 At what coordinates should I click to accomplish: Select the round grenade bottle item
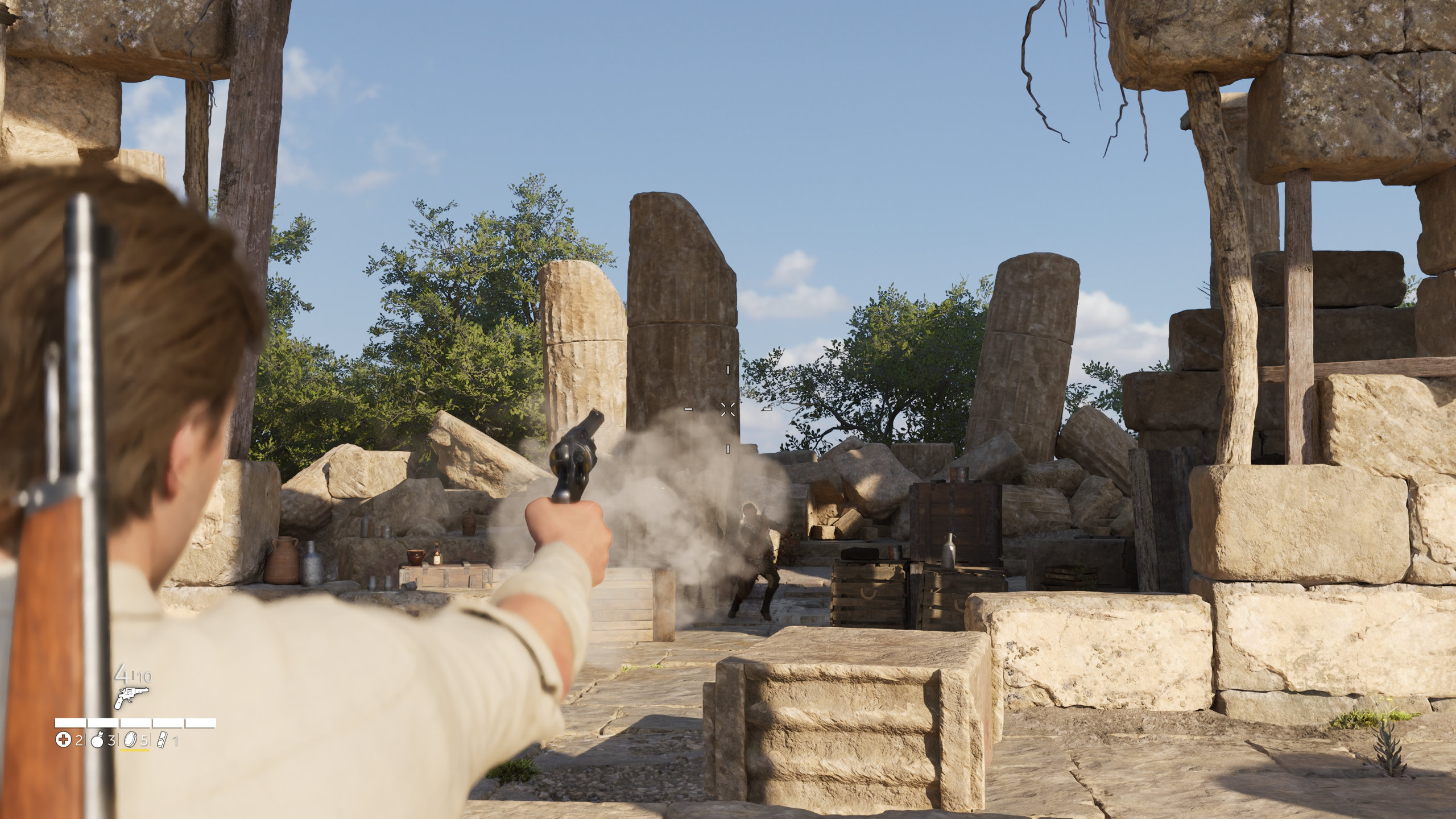pos(97,740)
